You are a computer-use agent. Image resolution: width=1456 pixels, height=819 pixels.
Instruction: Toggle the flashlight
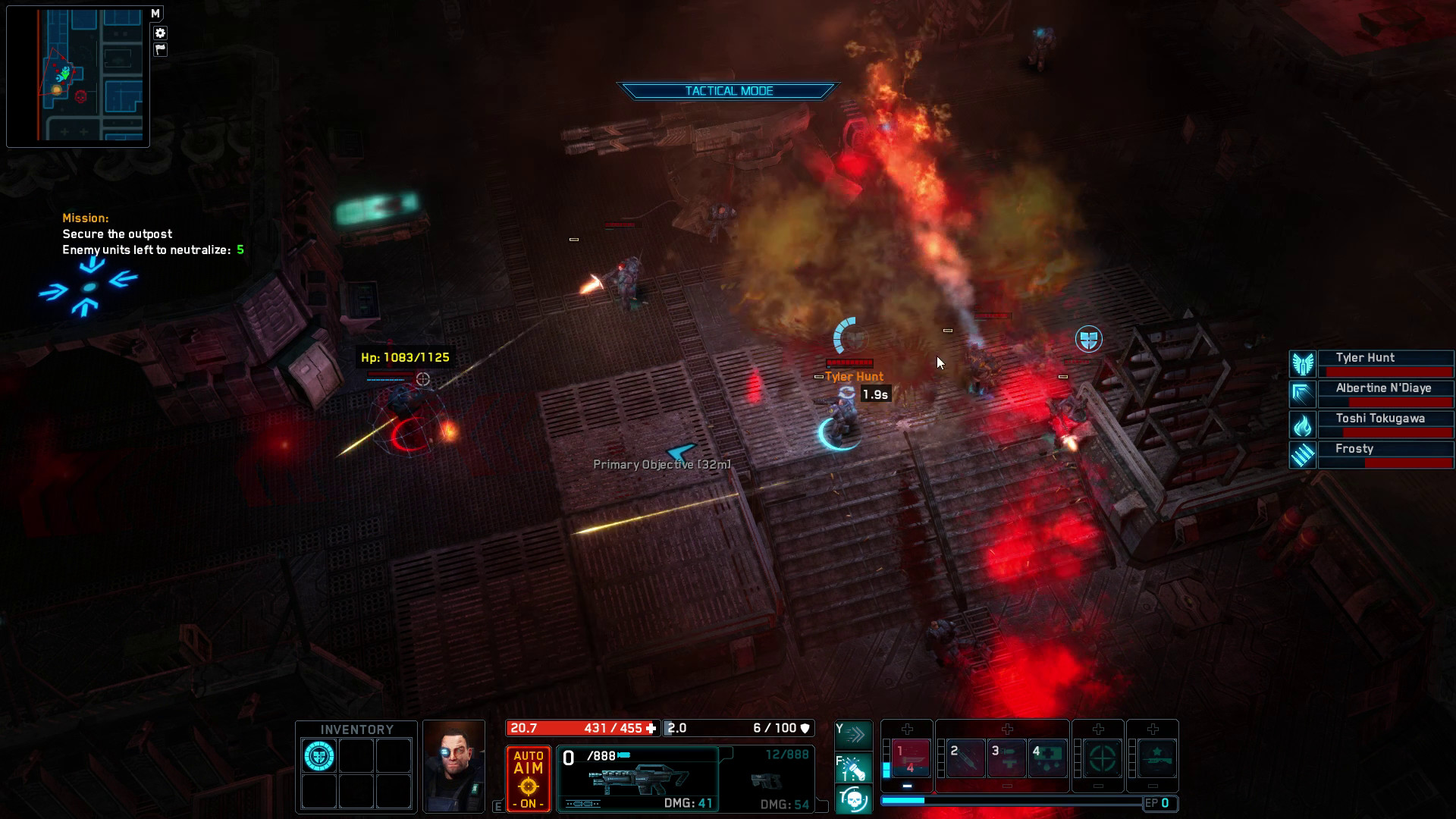pos(854,768)
